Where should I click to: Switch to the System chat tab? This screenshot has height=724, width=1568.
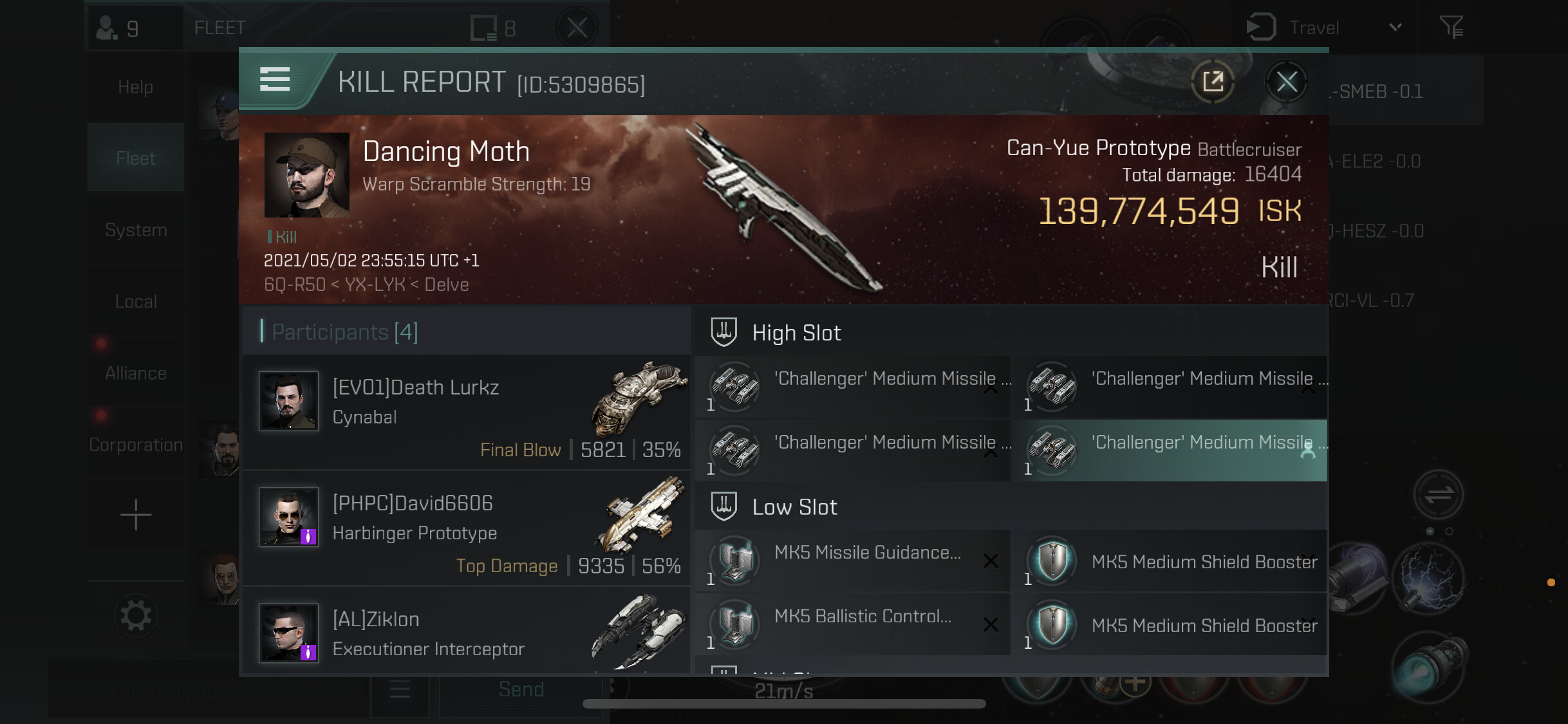pyautogui.click(x=136, y=230)
